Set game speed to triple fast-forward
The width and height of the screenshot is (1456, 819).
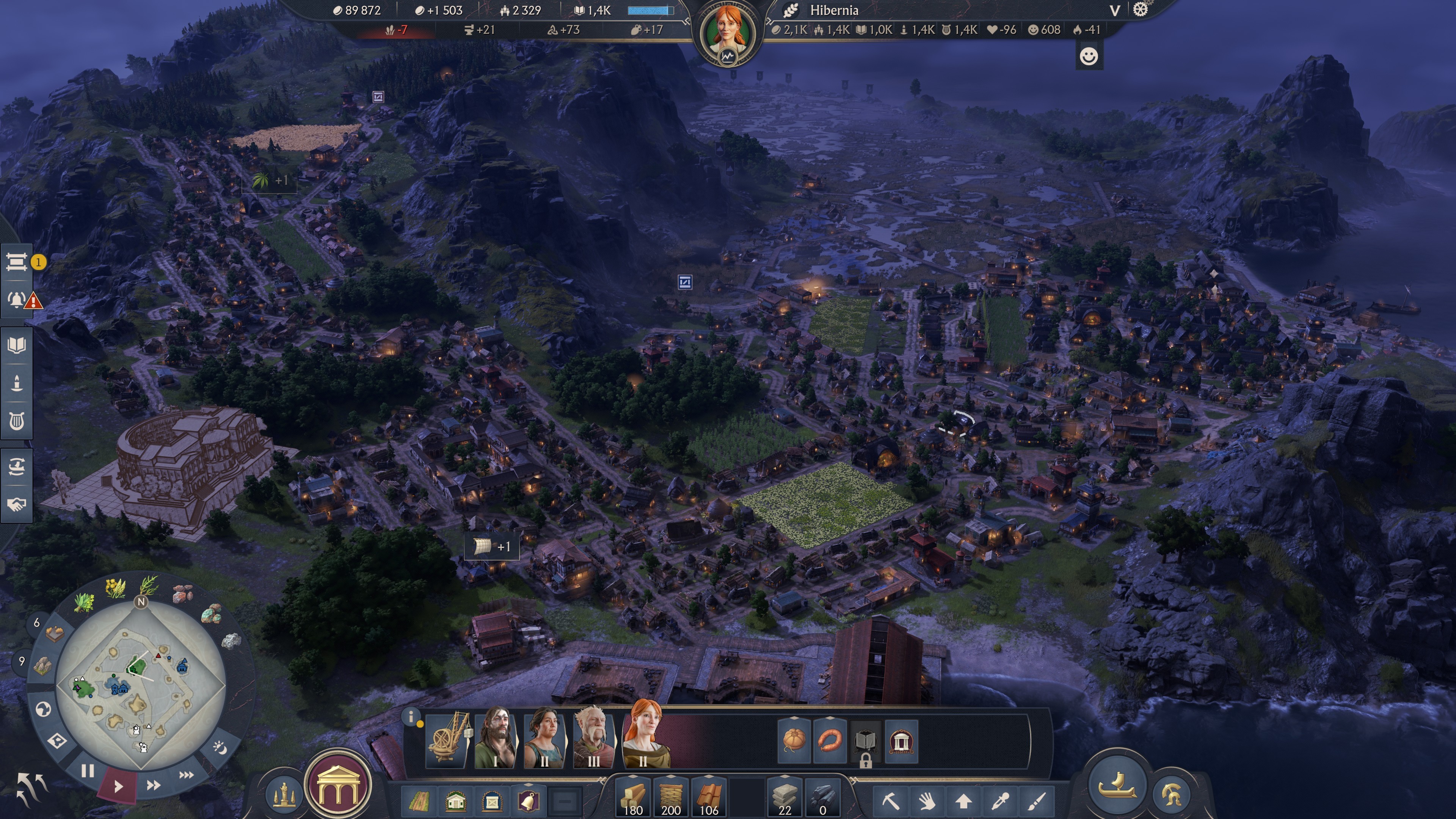tap(187, 774)
